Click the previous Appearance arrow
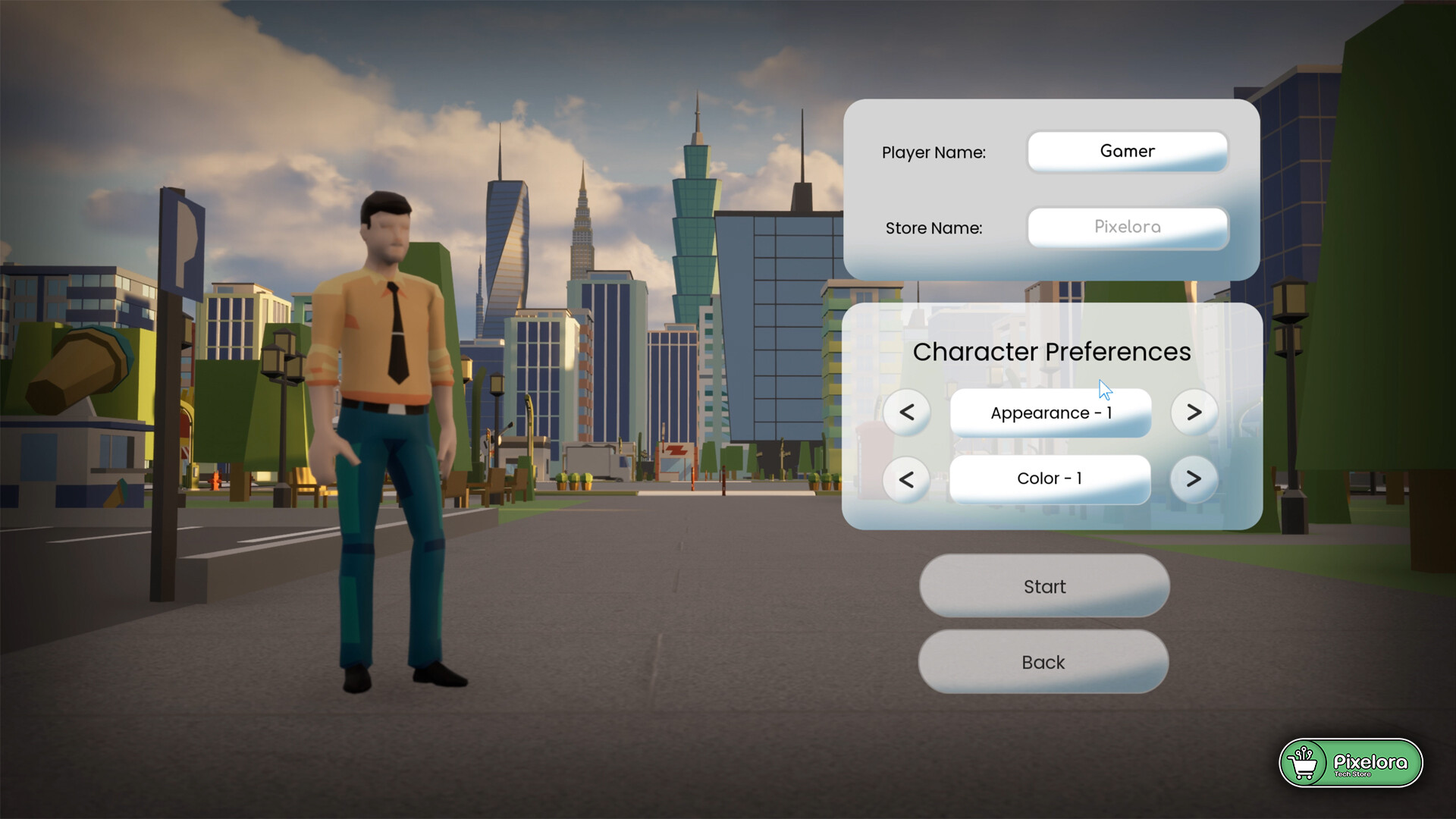 (907, 413)
